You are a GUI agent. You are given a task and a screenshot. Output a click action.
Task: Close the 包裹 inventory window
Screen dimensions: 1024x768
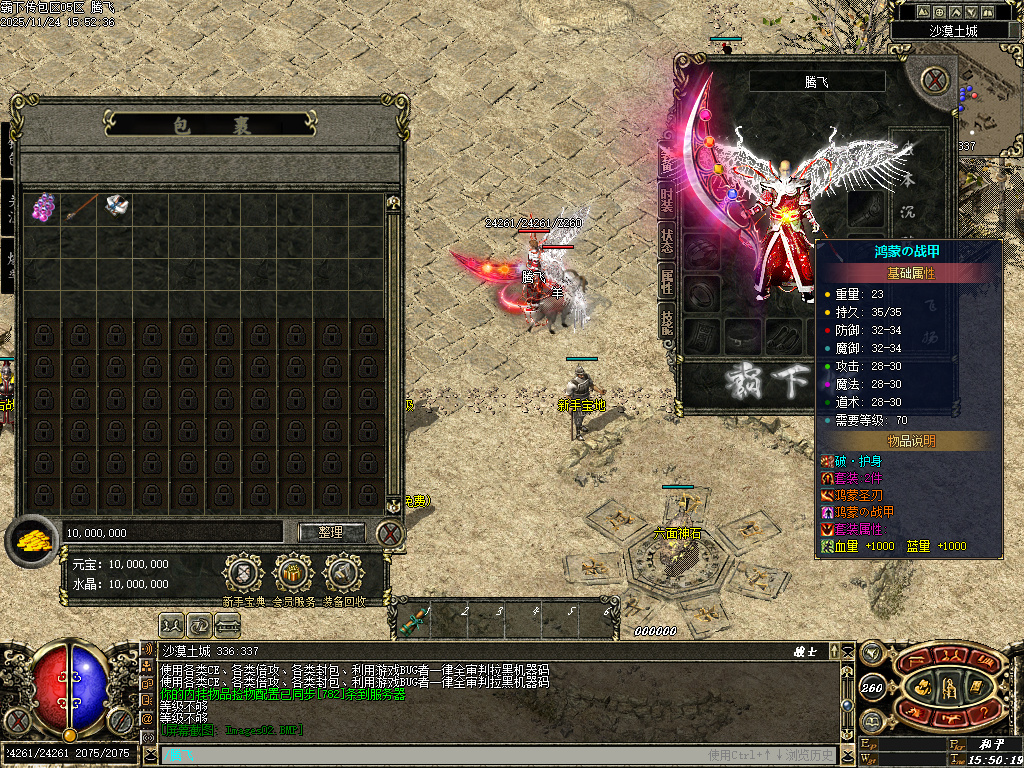pyautogui.click(x=390, y=533)
